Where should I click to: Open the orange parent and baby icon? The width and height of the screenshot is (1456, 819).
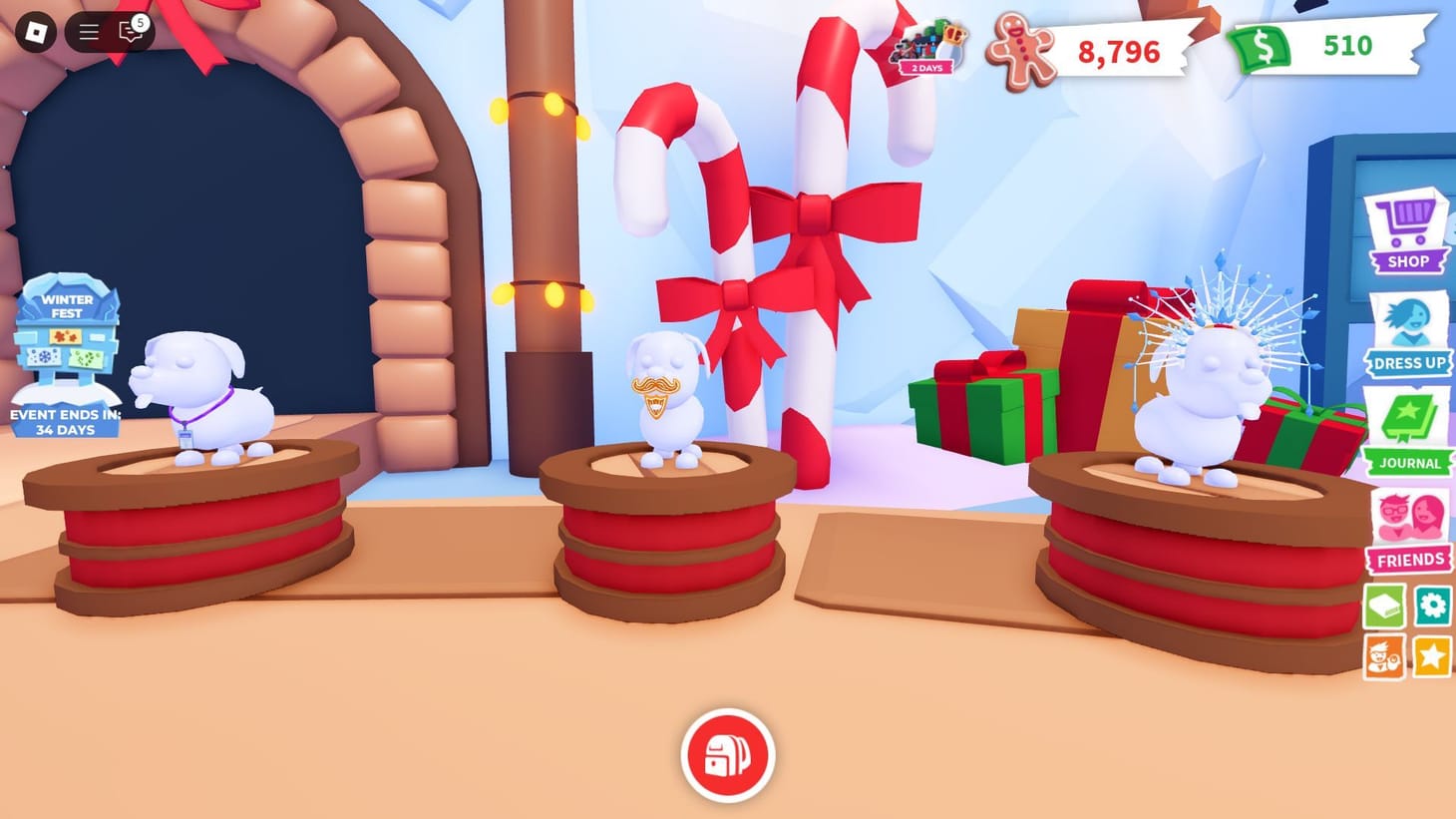(x=1384, y=655)
